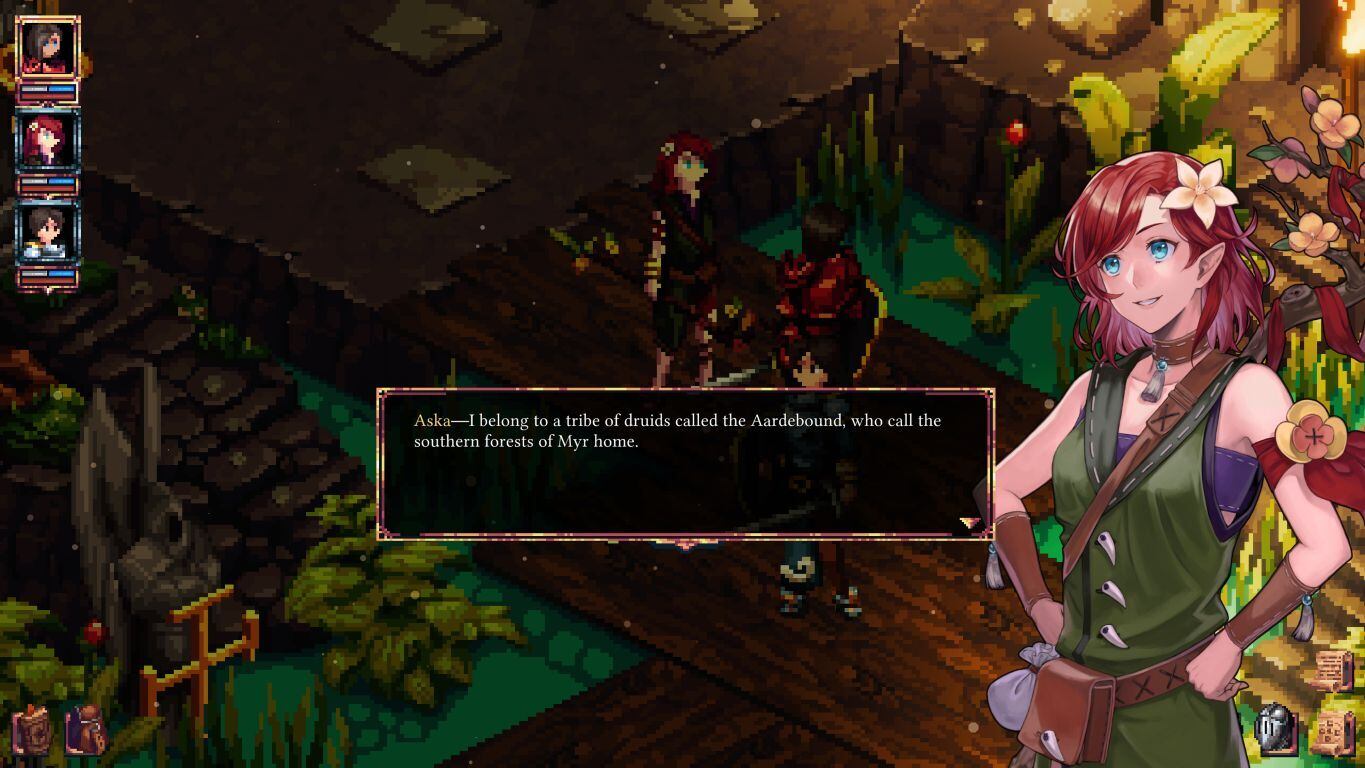This screenshot has width=1365, height=768.
Task: Open the knight helmet equipment icon
Action: click(x=1276, y=729)
